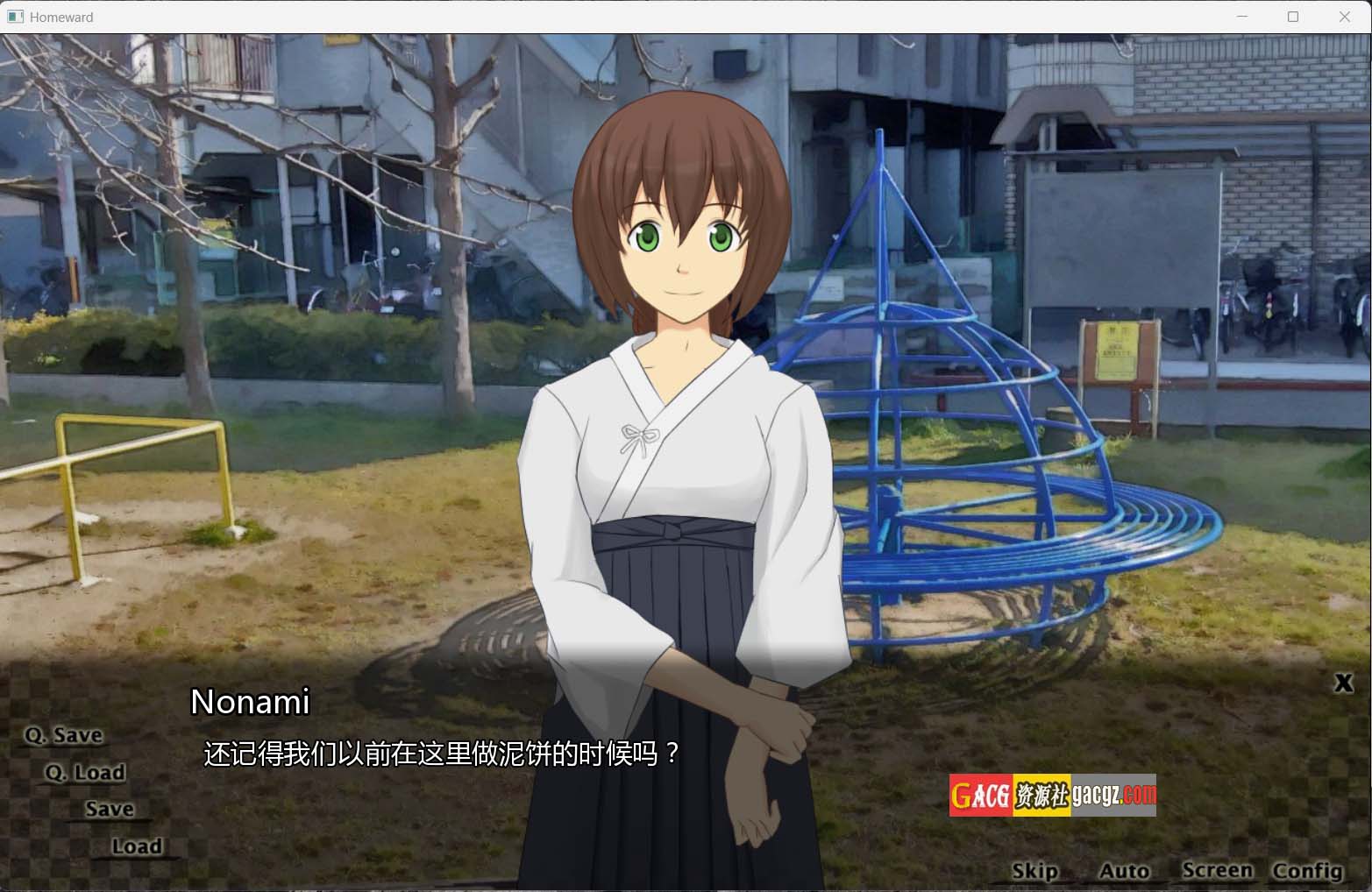Open the Config settings
1372x892 pixels.
click(x=1307, y=870)
